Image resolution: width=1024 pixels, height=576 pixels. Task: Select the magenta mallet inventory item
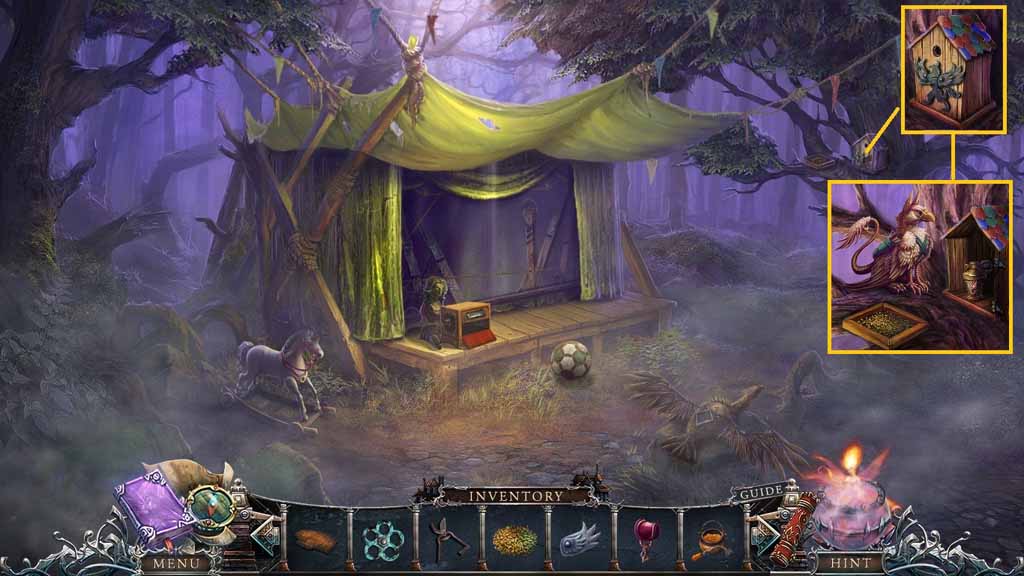645,539
